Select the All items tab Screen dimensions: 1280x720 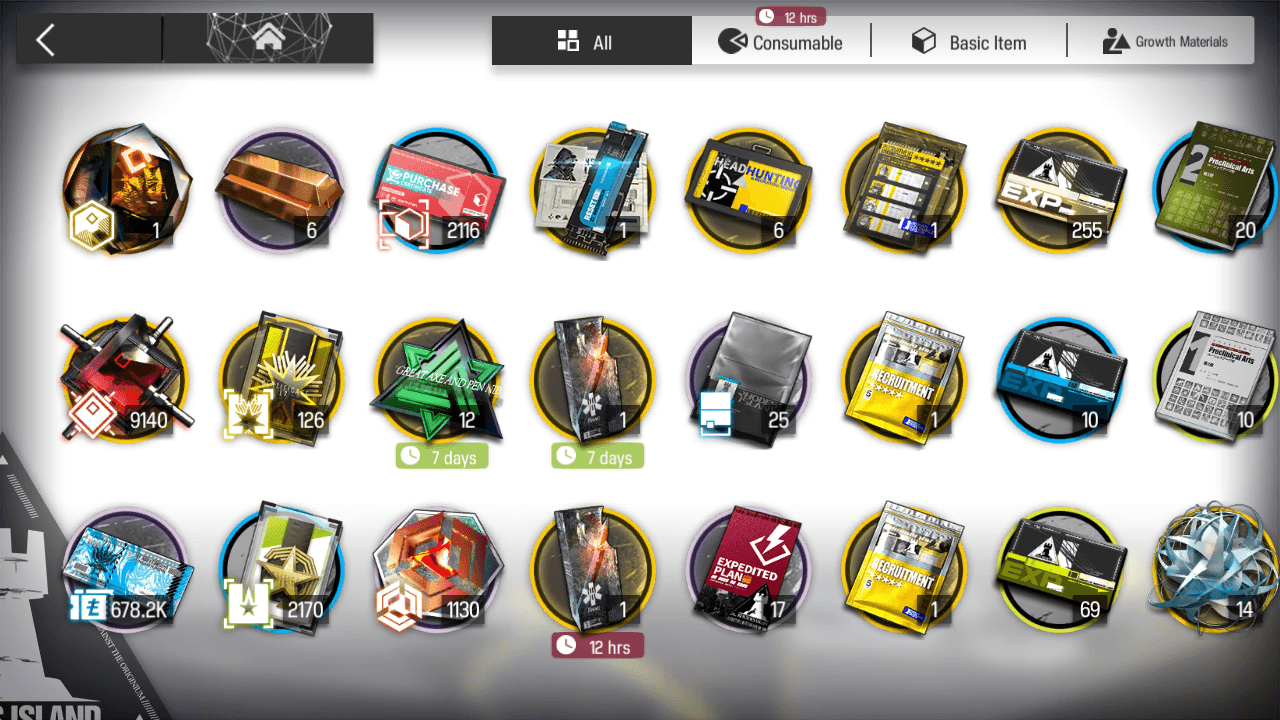pos(590,42)
